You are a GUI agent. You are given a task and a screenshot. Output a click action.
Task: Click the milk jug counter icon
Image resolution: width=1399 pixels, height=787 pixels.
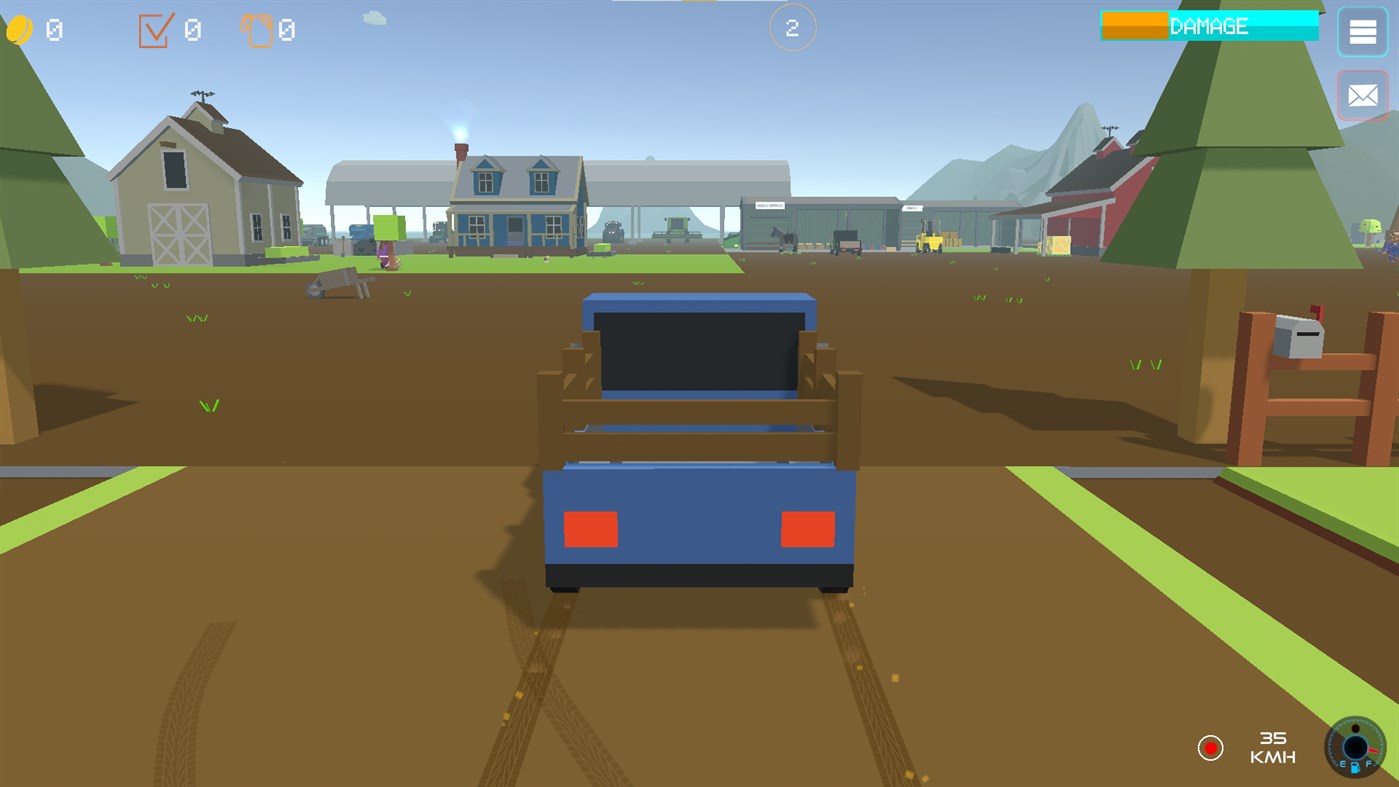(258, 30)
